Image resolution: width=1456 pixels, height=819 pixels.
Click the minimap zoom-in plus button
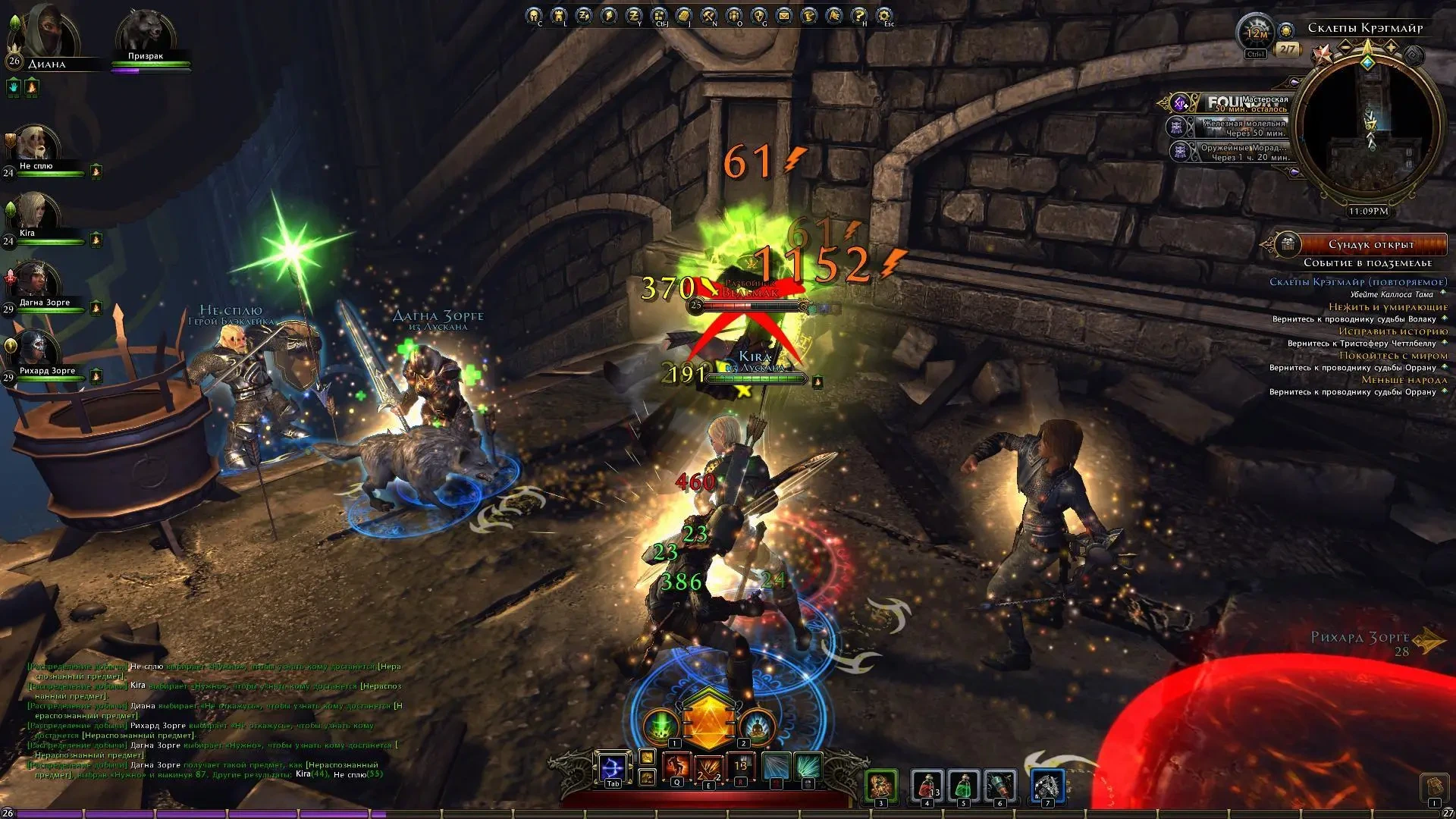point(1390,48)
